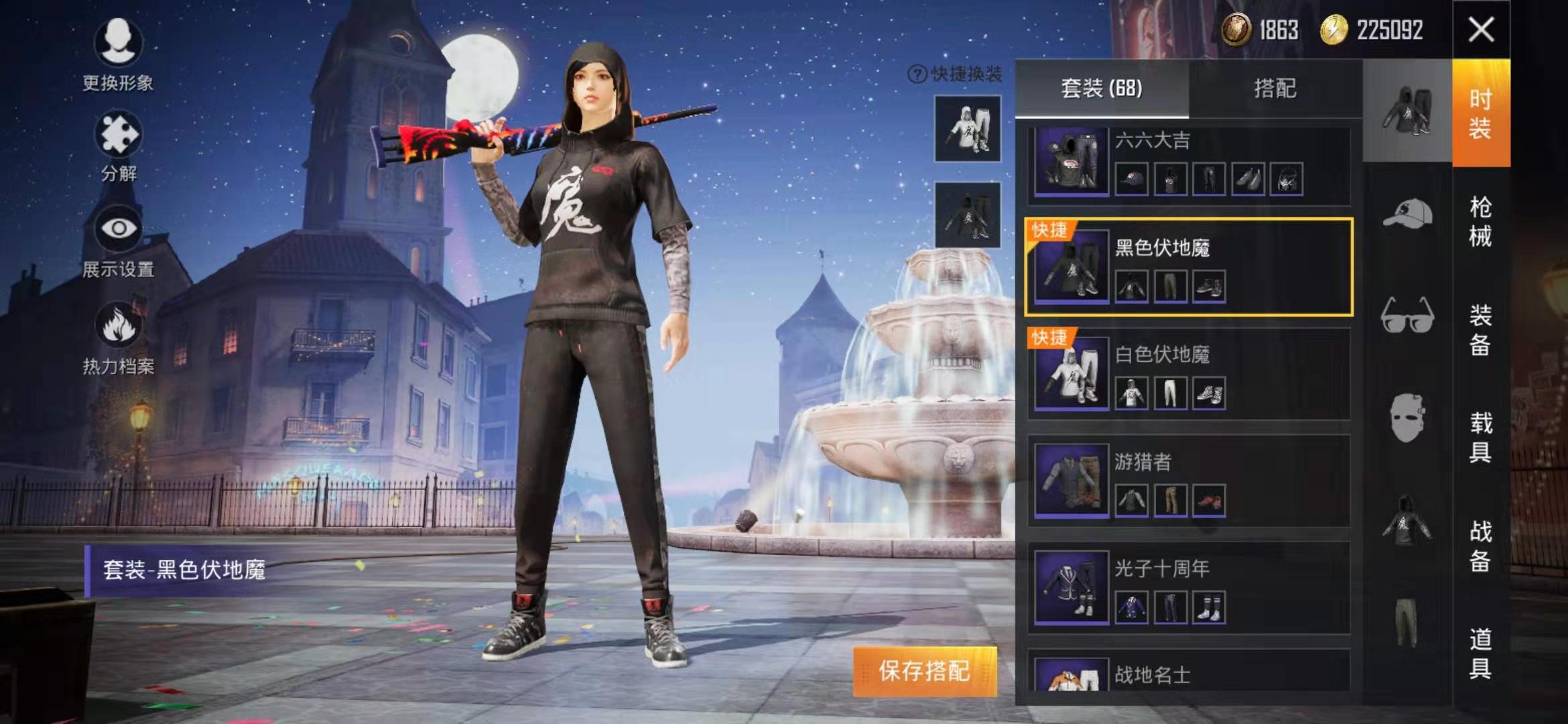Viewport: 1568px width, 724px height.
Task: Open 更换形象 appearance change
Action: pos(118,55)
